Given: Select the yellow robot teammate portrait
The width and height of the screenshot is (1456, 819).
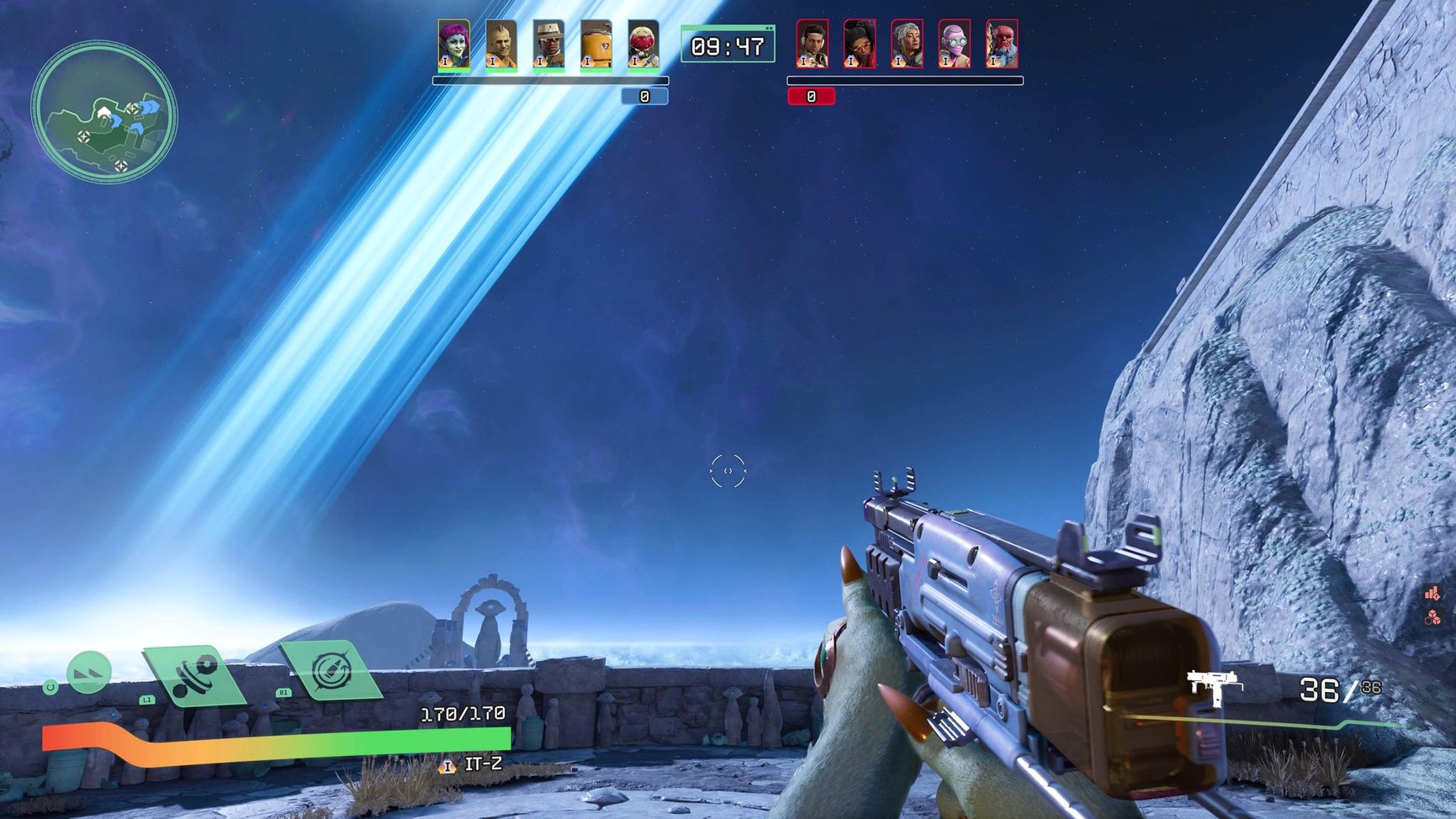Looking at the screenshot, I should click(596, 45).
